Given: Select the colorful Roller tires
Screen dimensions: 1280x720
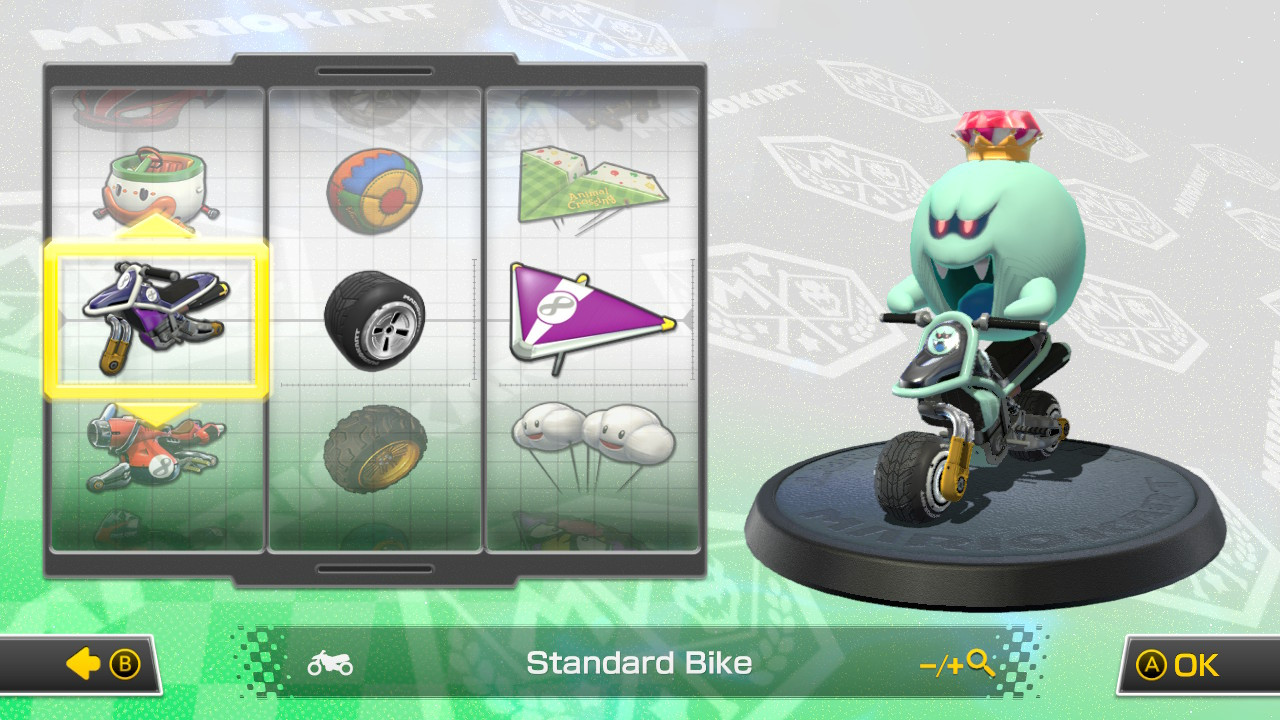Looking at the screenshot, I should (375, 190).
